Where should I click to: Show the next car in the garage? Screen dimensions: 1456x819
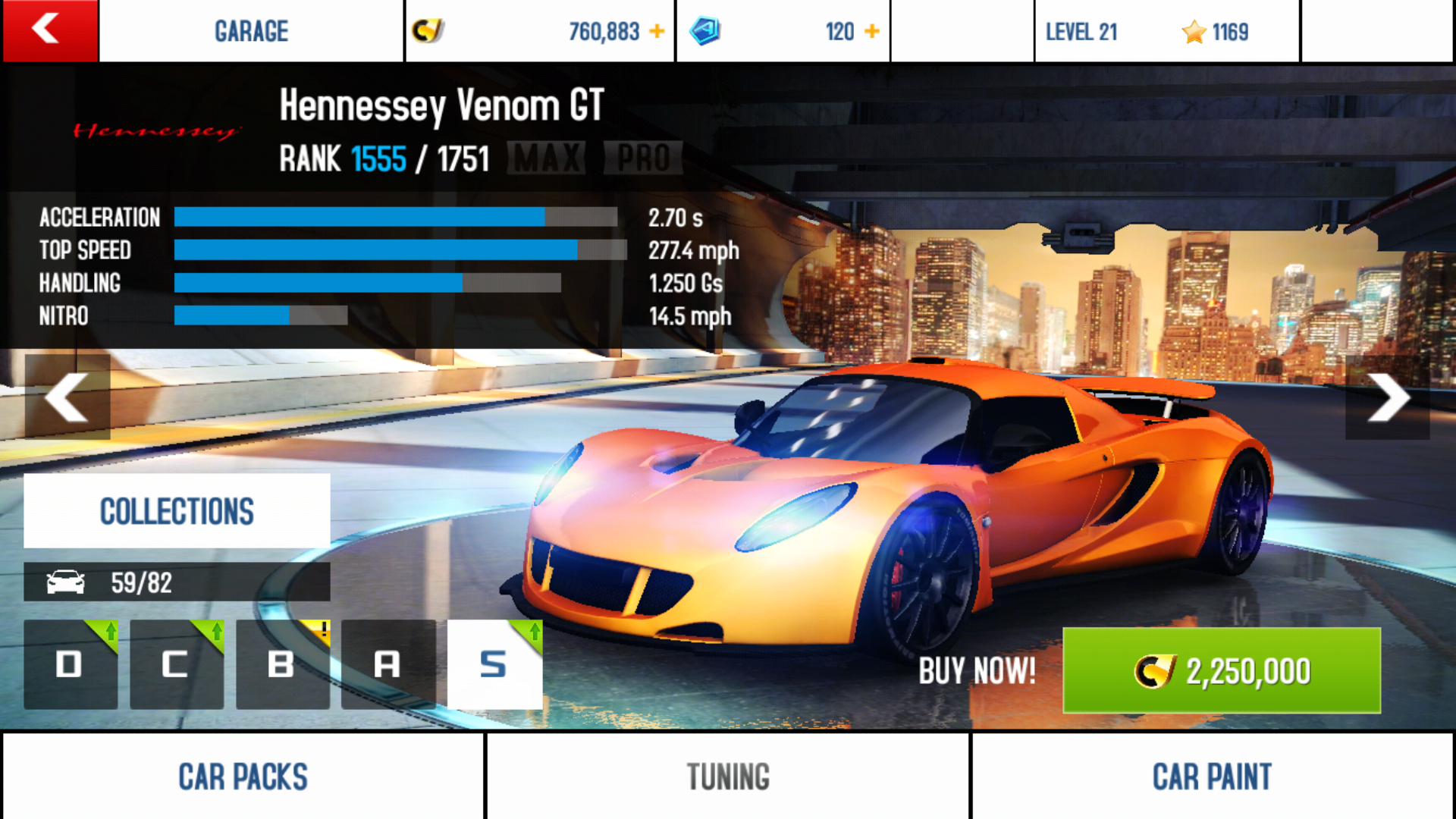1388,397
